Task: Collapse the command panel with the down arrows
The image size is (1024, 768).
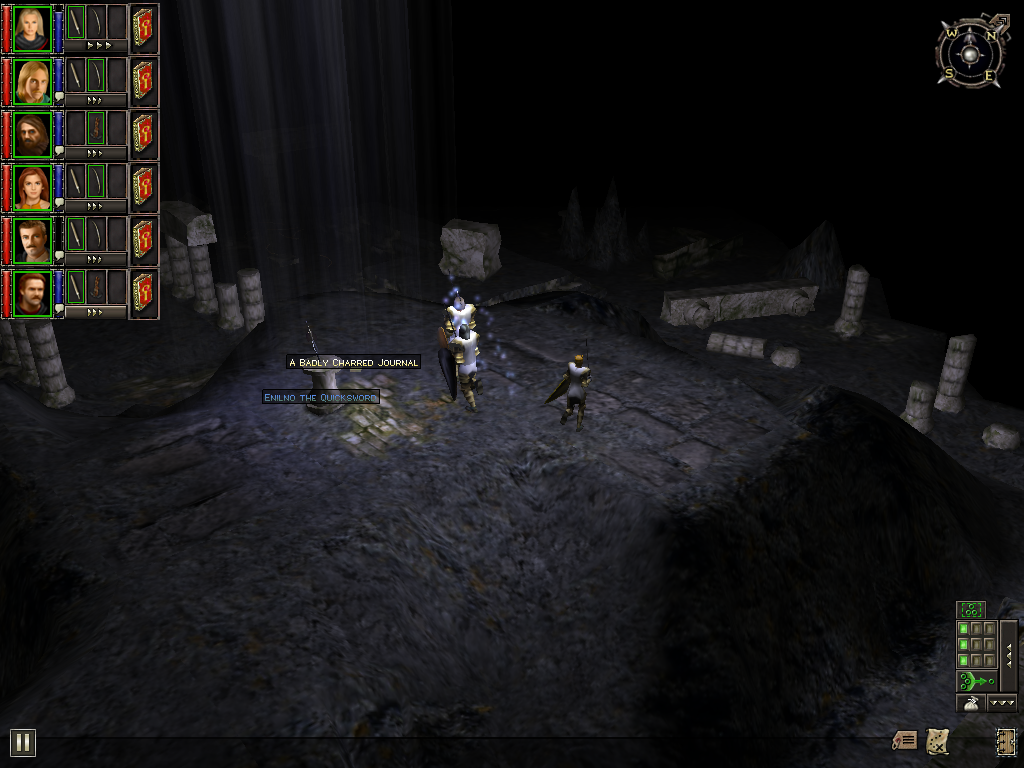Action: coord(1002,703)
